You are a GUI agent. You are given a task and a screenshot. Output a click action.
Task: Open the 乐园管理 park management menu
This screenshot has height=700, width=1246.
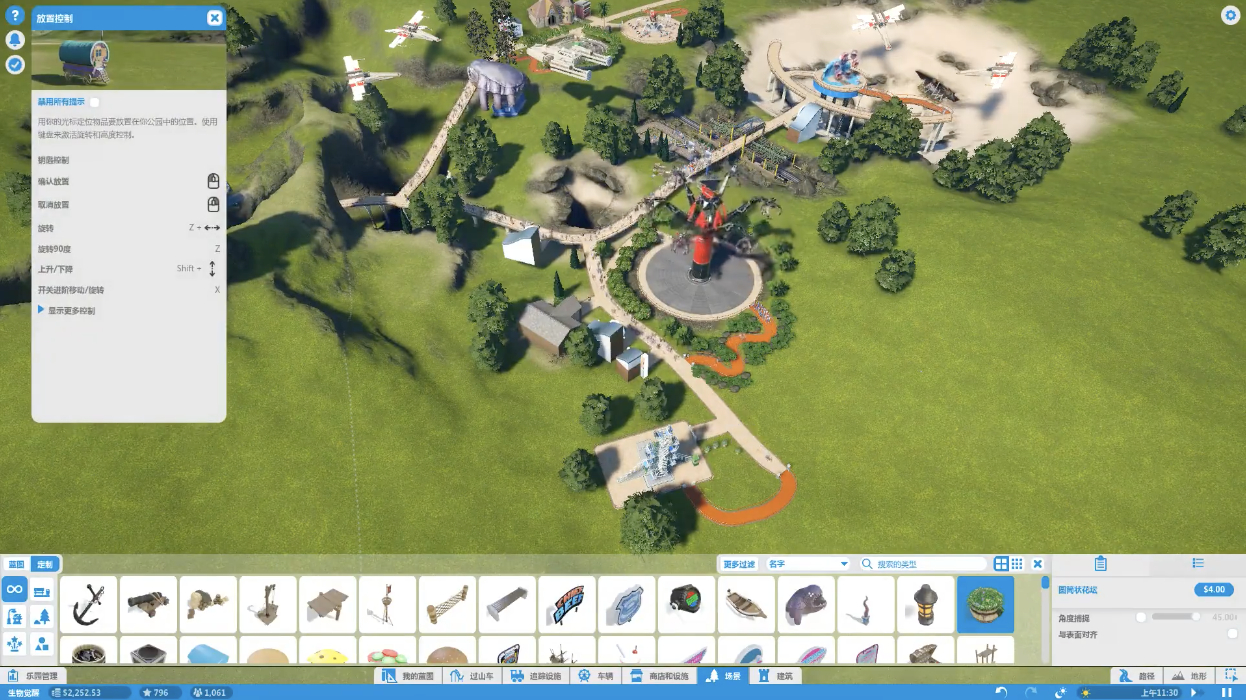33,676
